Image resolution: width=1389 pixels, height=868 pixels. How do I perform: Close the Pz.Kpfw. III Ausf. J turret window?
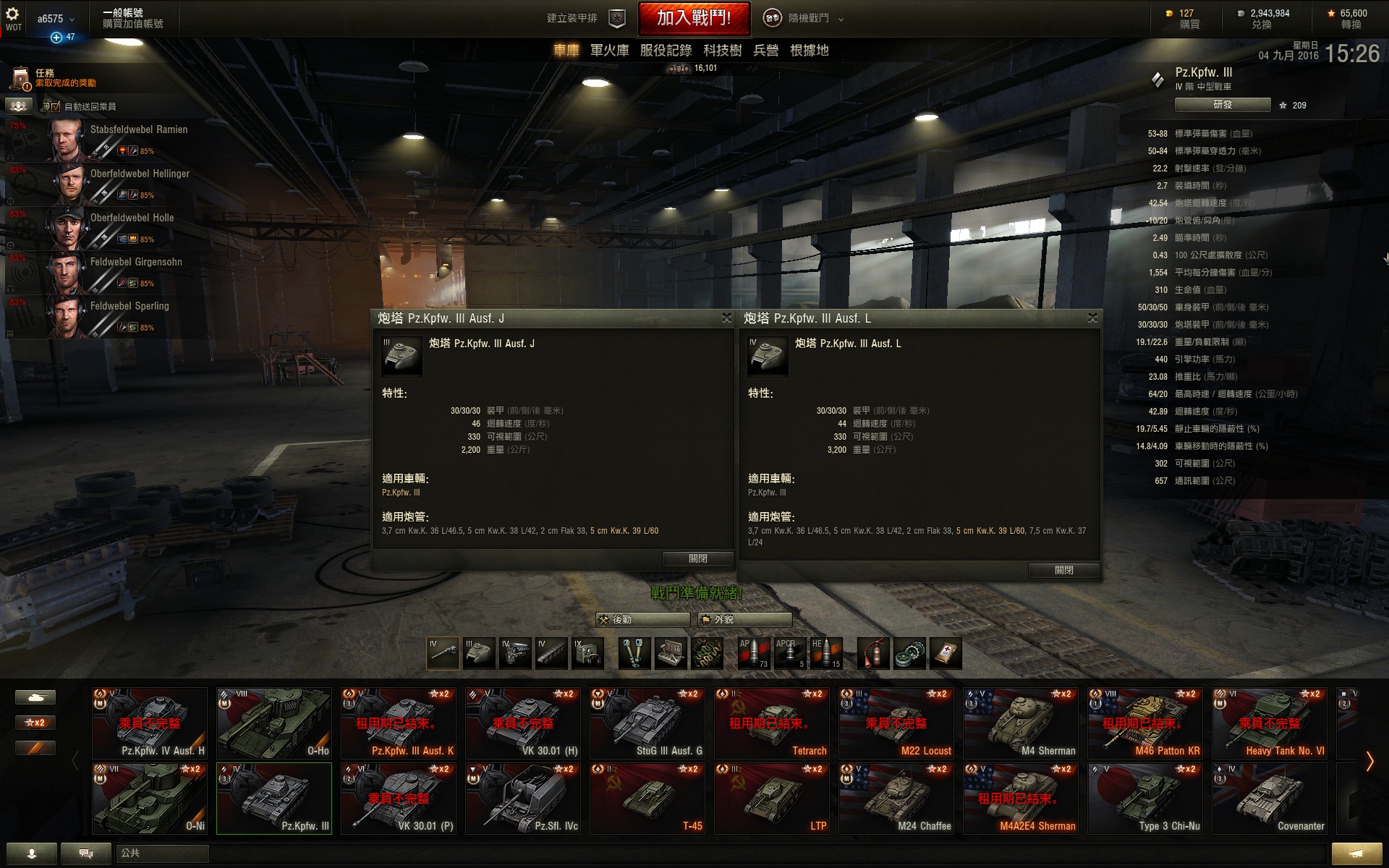[726, 318]
